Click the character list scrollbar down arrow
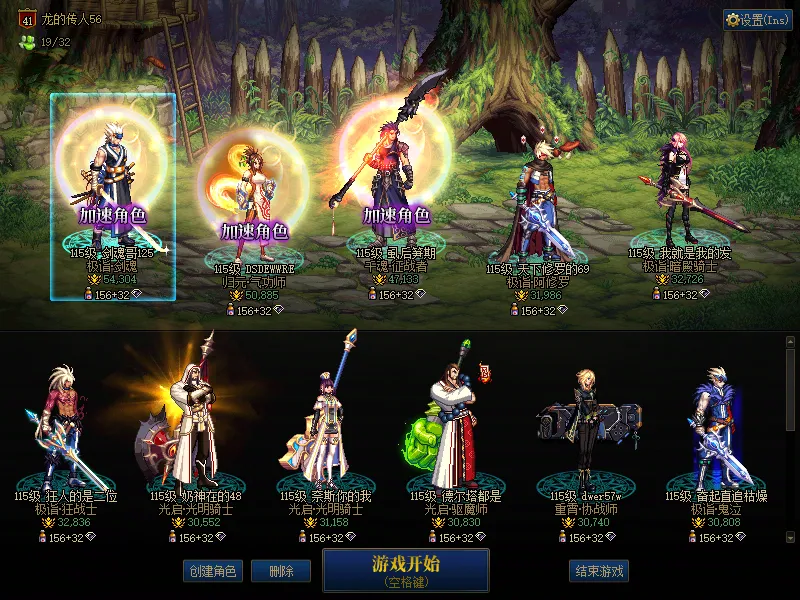This screenshot has height=600, width=800. point(791,538)
